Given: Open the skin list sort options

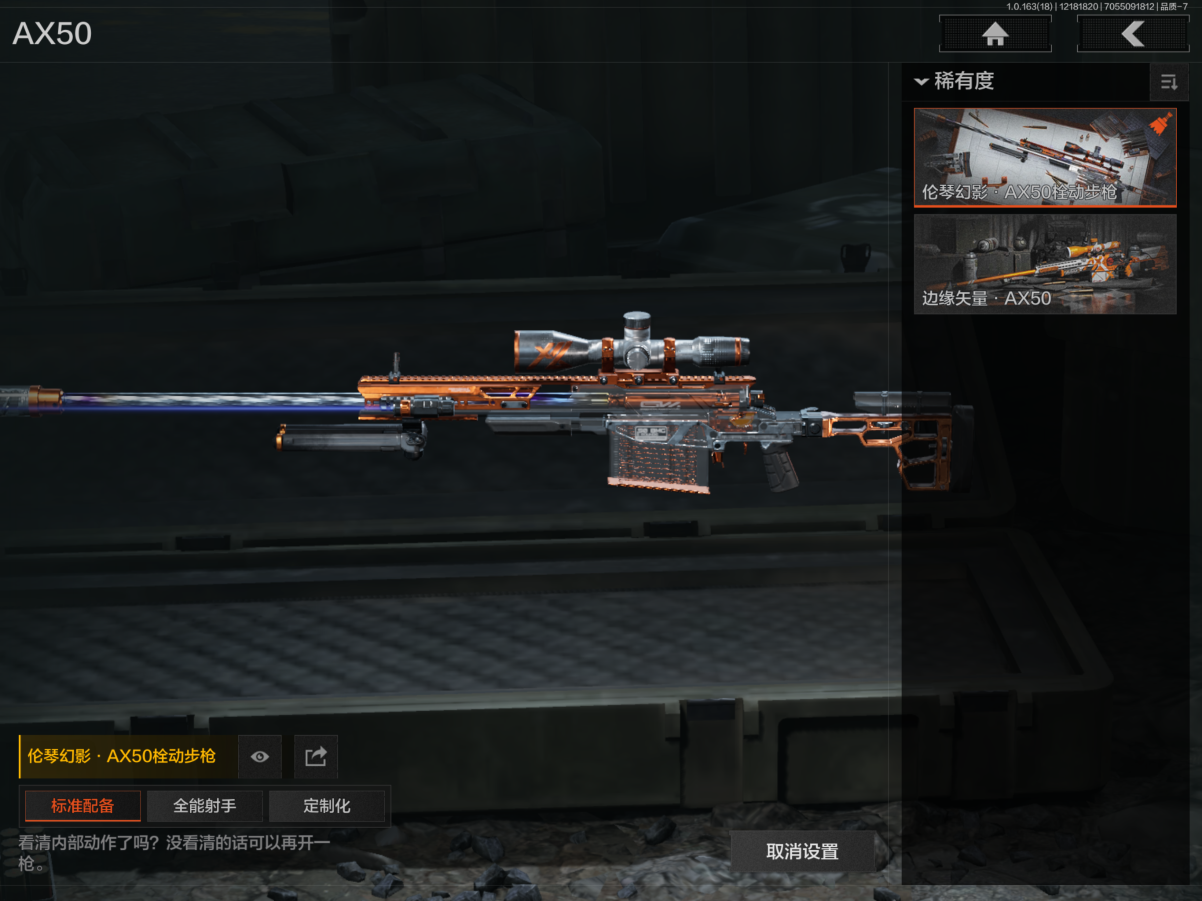Looking at the screenshot, I should pos(1168,82).
